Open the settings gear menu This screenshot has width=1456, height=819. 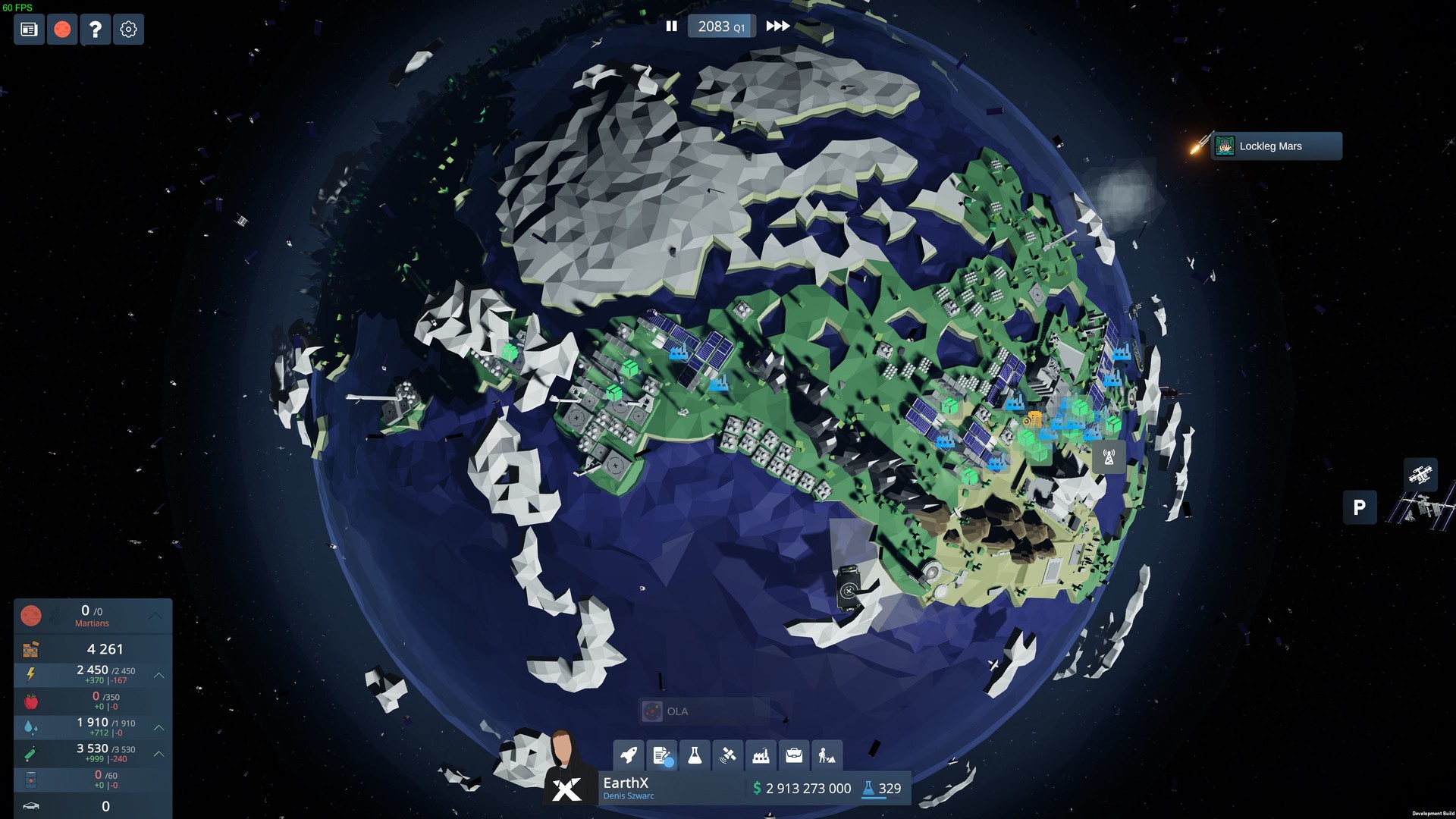pos(127,30)
